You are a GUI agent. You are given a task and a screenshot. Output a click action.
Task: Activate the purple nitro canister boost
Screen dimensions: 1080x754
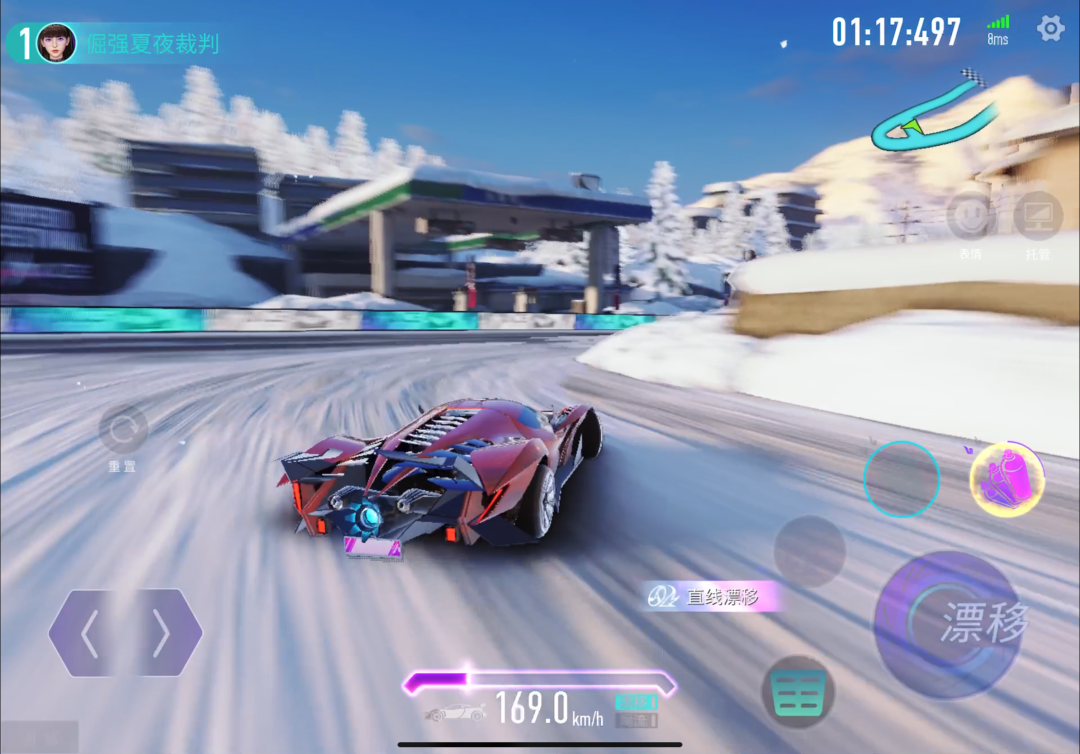[1006, 480]
